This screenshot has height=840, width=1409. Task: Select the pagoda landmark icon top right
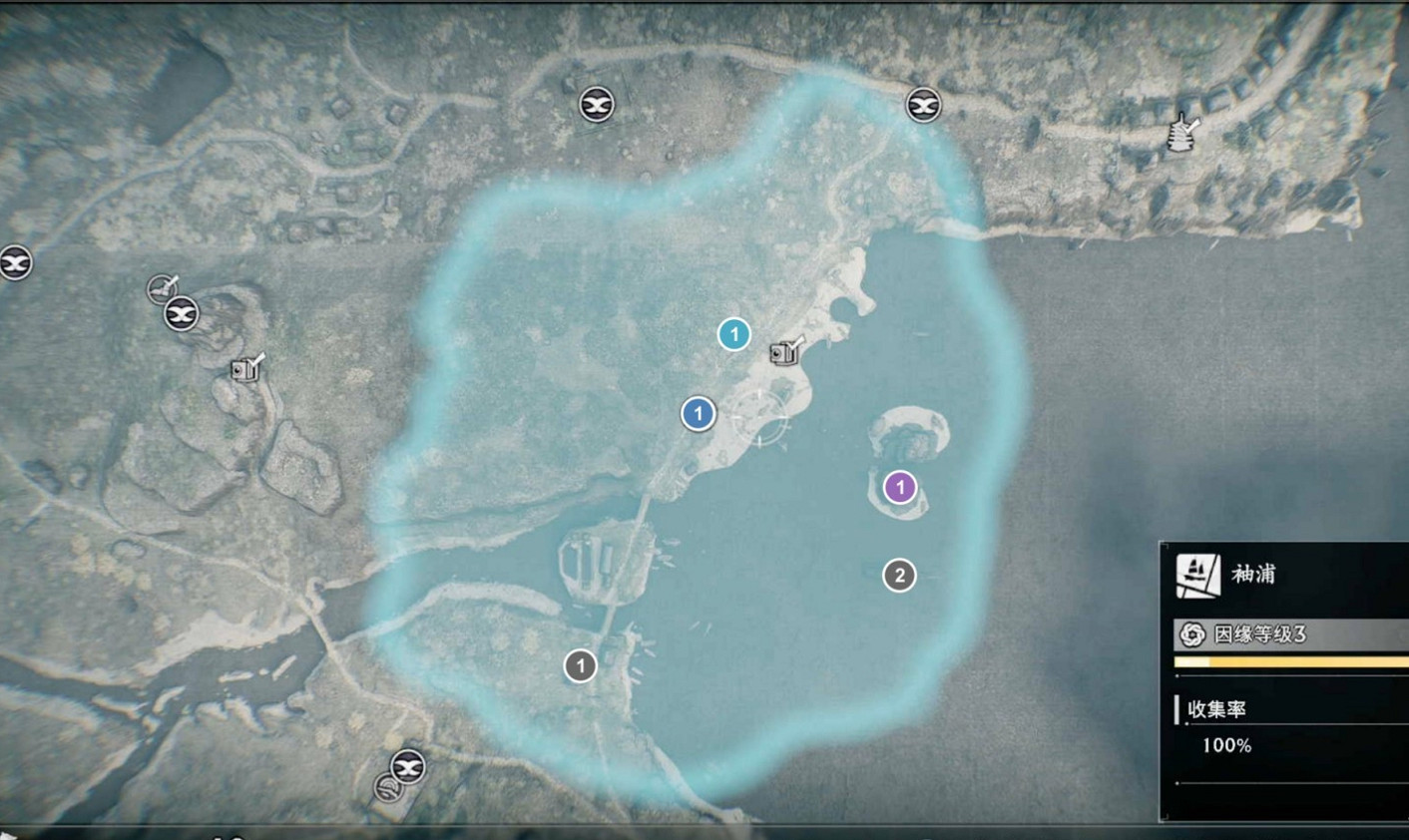tap(1179, 131)
